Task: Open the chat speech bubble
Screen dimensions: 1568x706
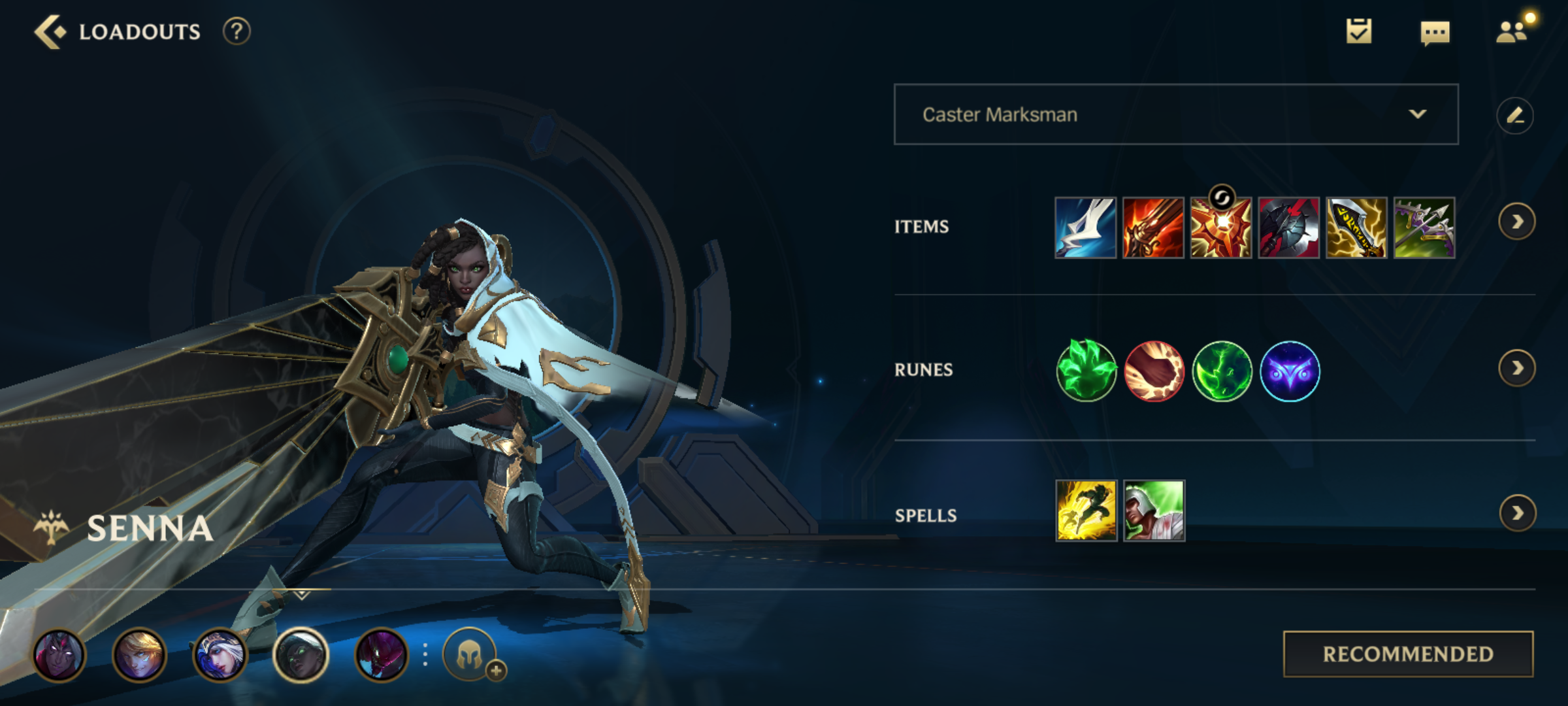Action: [1435, 33]
